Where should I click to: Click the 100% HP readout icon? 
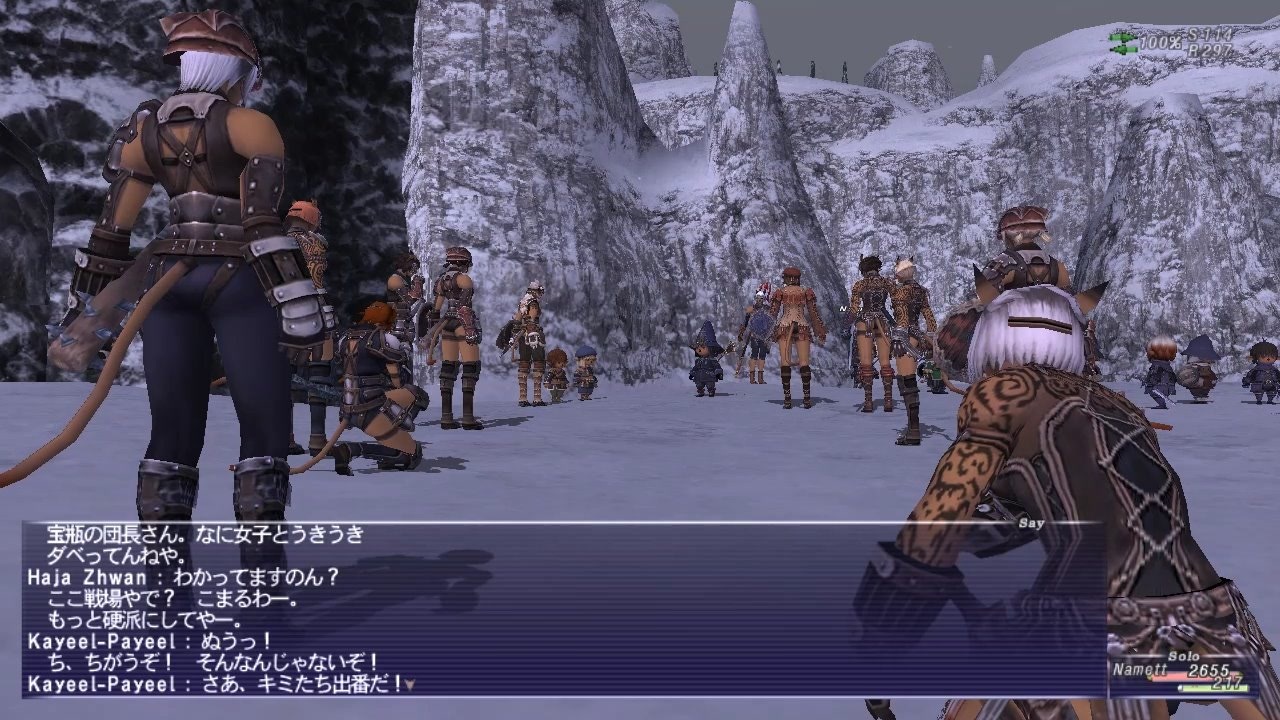click(1160, 41)
